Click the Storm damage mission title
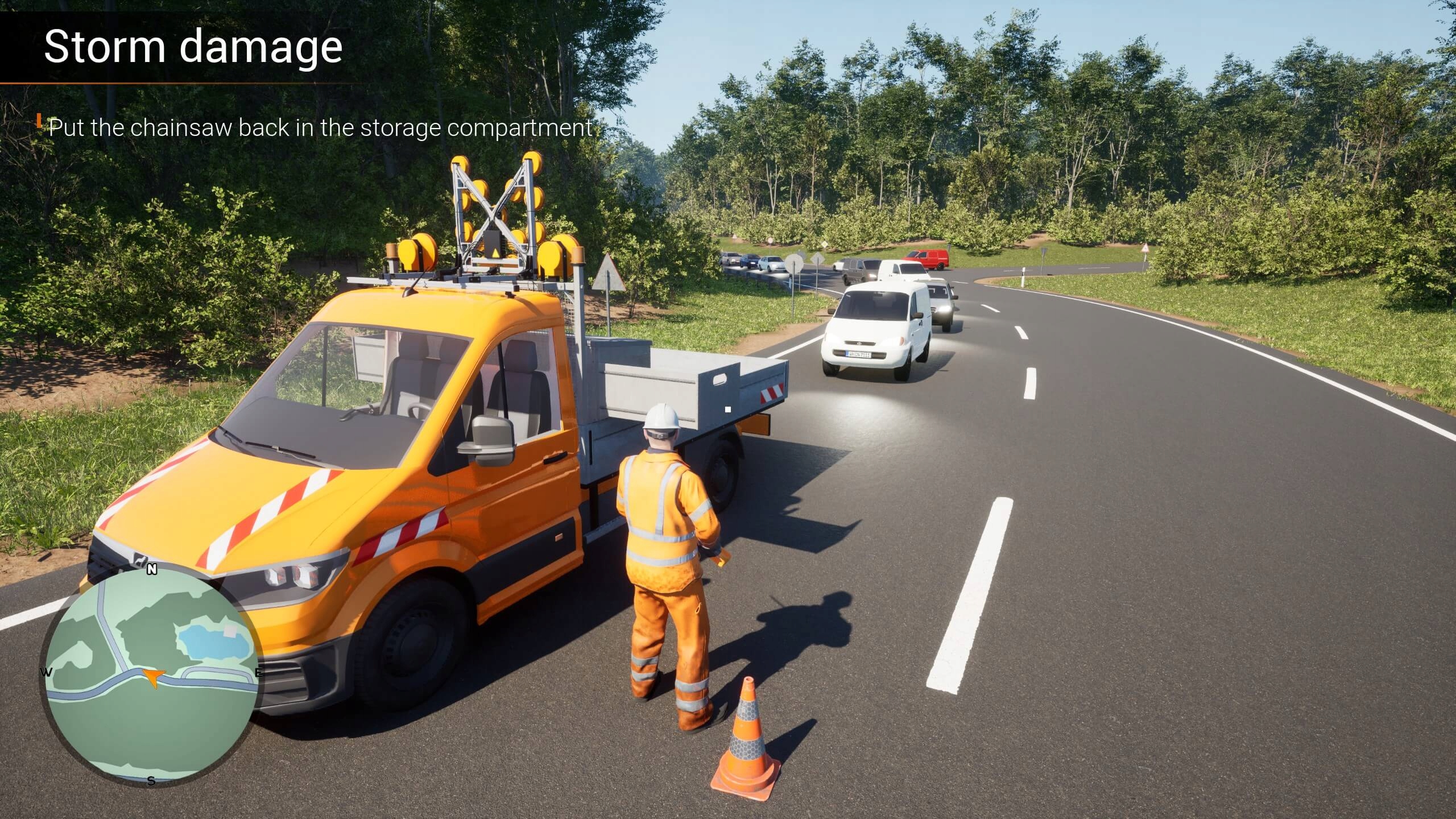The width and height of the screenshot is (1456, 819). (x=193, y=47)
